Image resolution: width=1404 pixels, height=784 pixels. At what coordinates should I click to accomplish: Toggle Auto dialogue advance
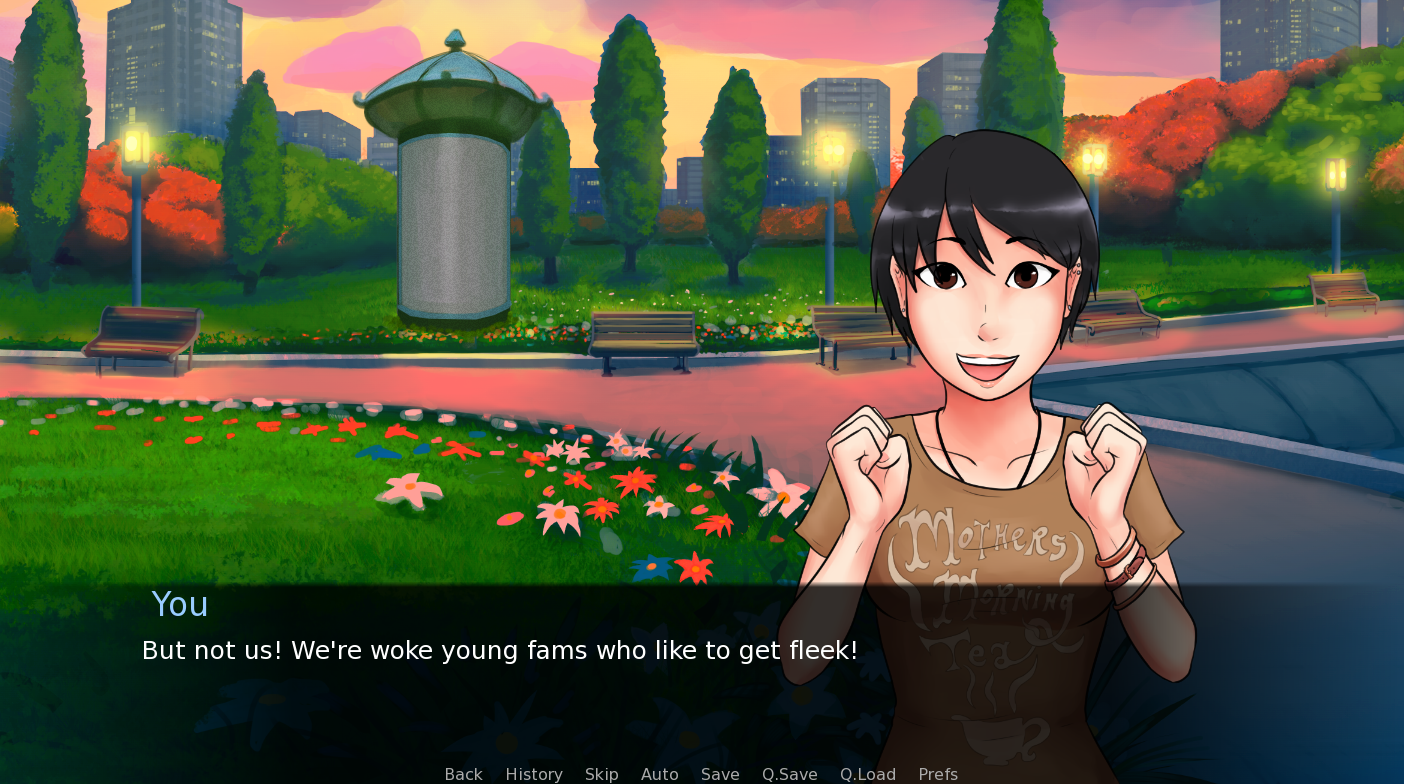(660, 774)
